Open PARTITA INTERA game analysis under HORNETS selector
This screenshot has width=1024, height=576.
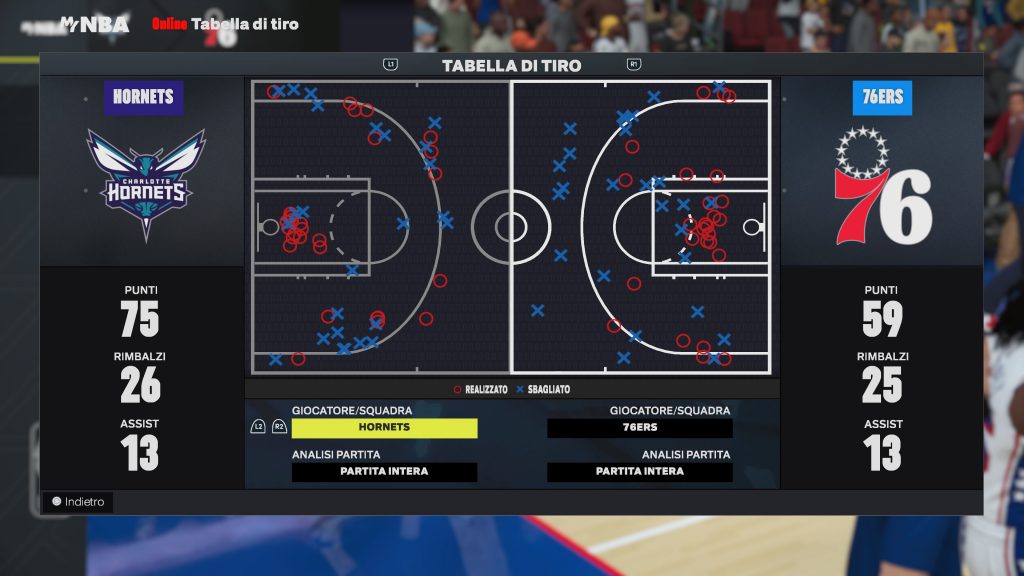pyautogui.click(x=384, y=472)
